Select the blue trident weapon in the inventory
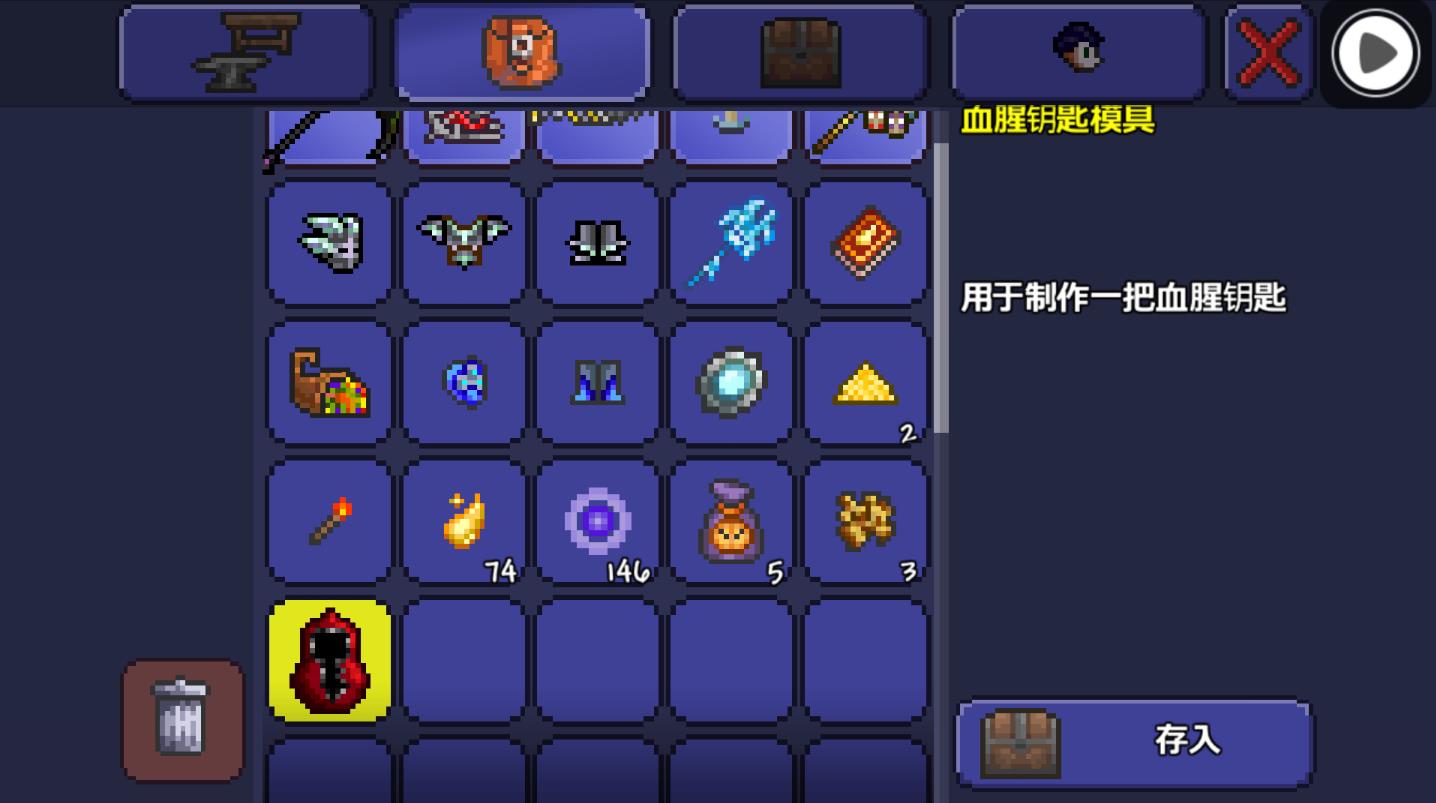1436x803 pixels. pos(731,243)
